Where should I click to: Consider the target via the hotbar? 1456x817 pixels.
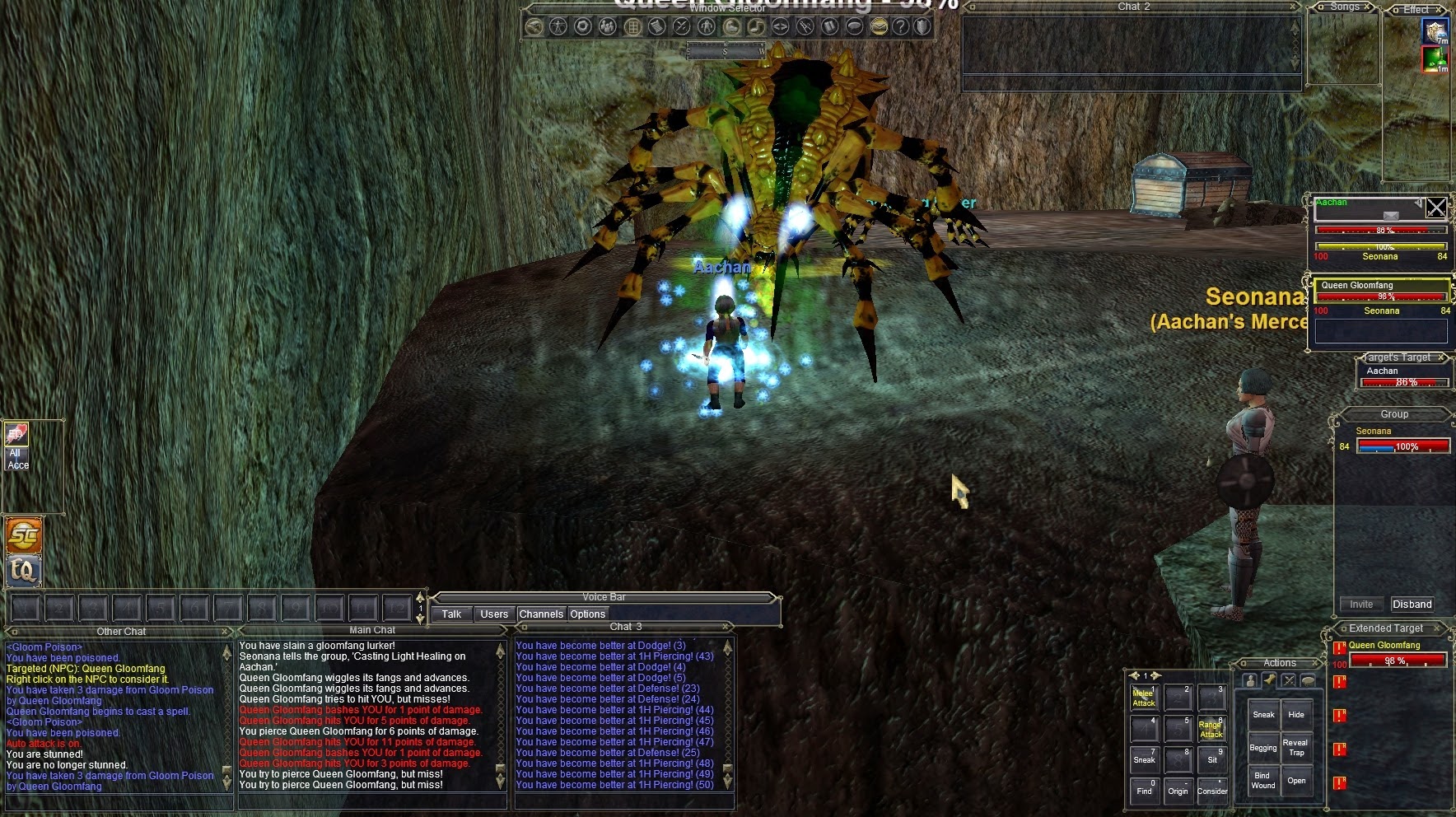tap(1211, 791)
